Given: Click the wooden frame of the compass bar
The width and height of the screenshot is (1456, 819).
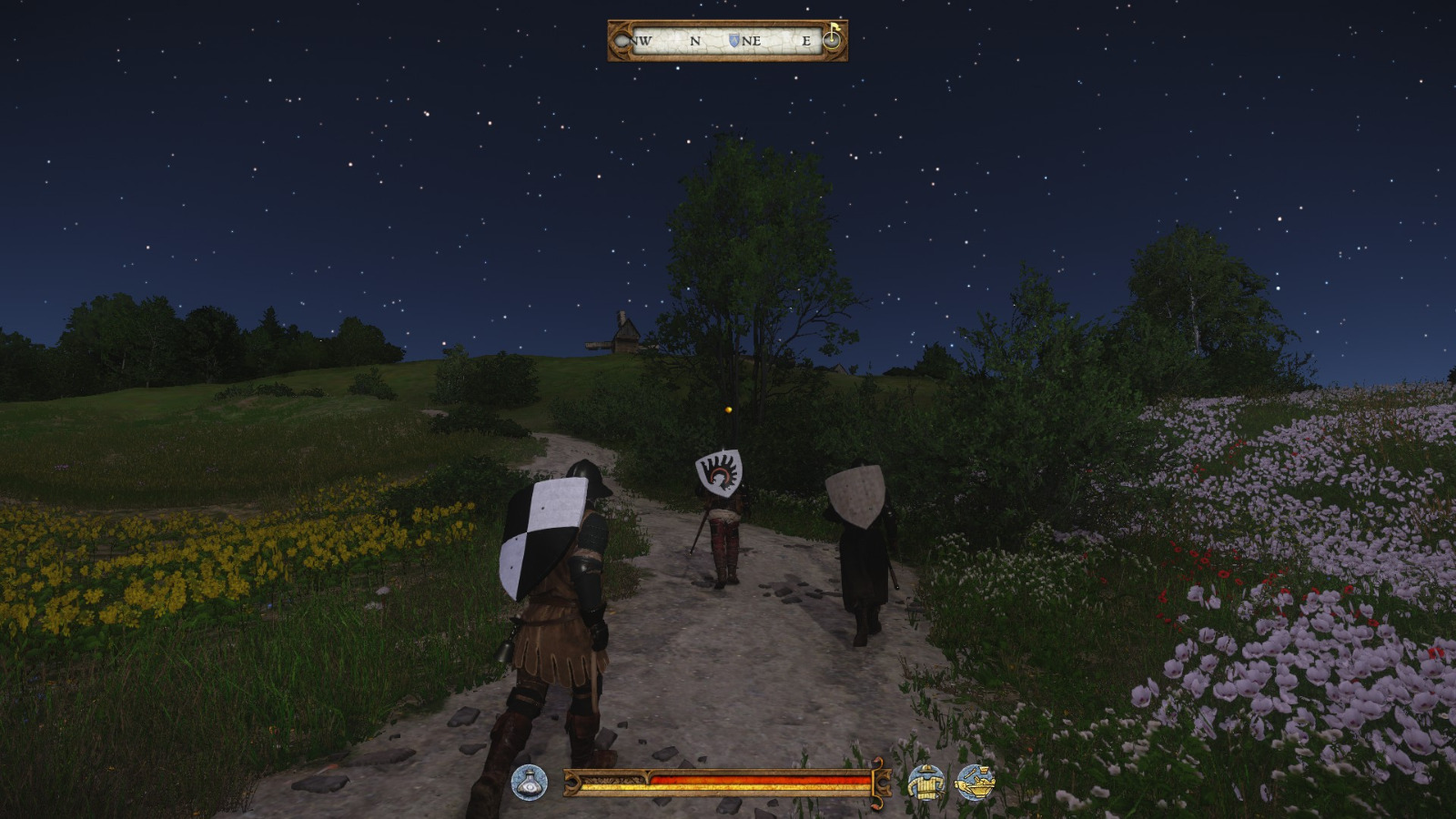Looking at the screenshot, I should coord(728,23).
